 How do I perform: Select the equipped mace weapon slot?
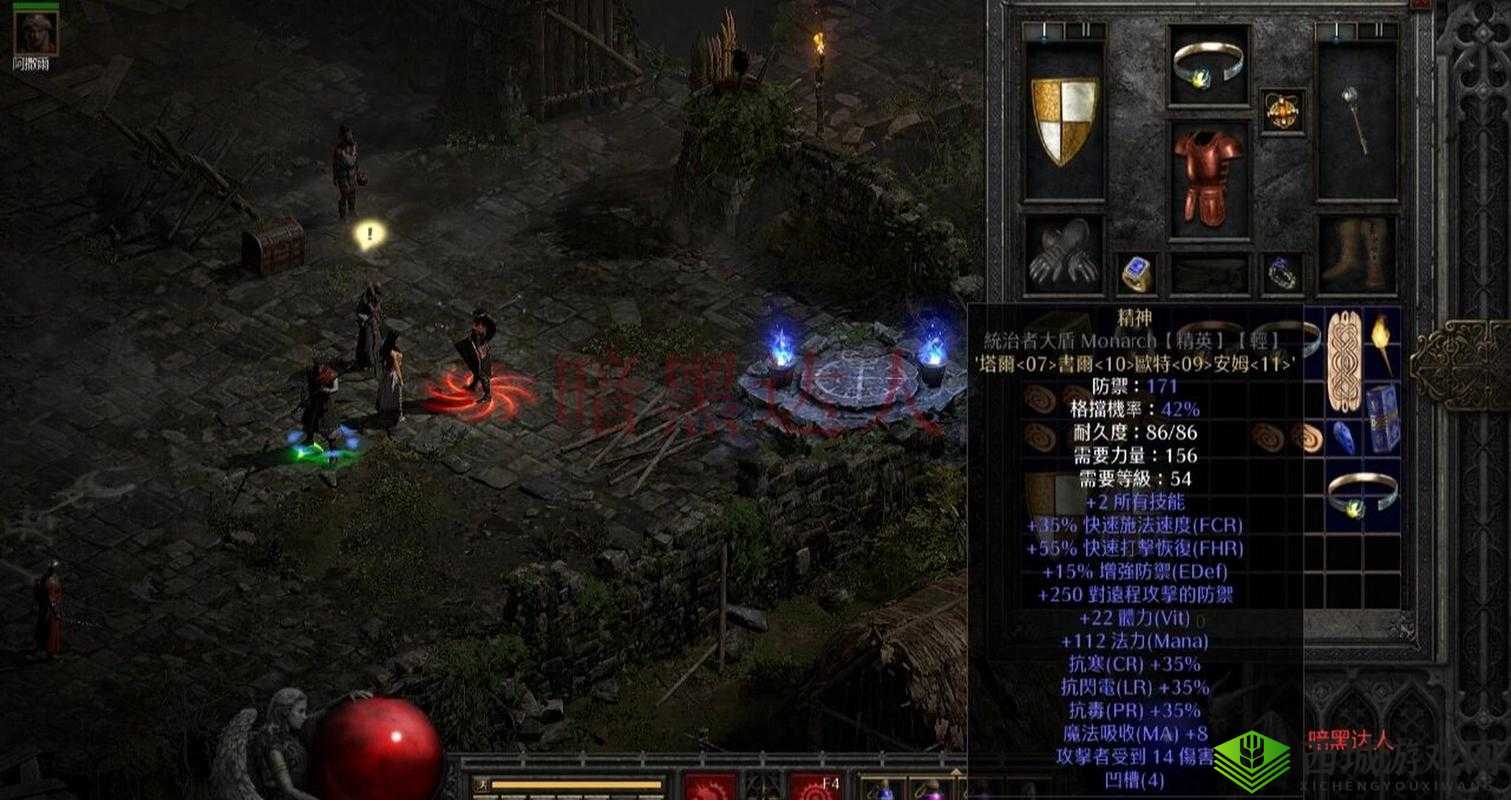point(1356,120)
